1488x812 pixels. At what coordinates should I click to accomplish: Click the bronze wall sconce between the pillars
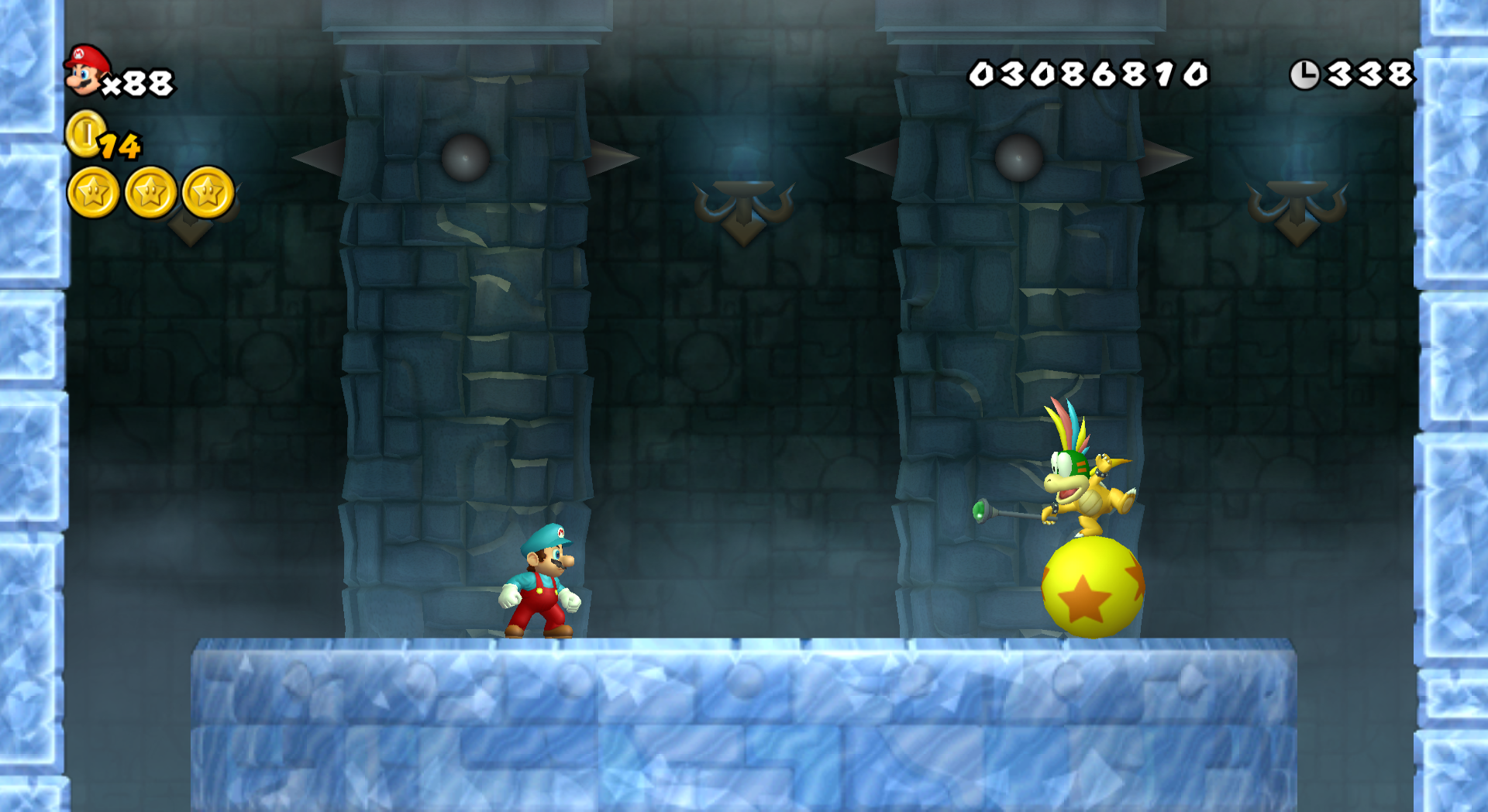click(744, 205)
